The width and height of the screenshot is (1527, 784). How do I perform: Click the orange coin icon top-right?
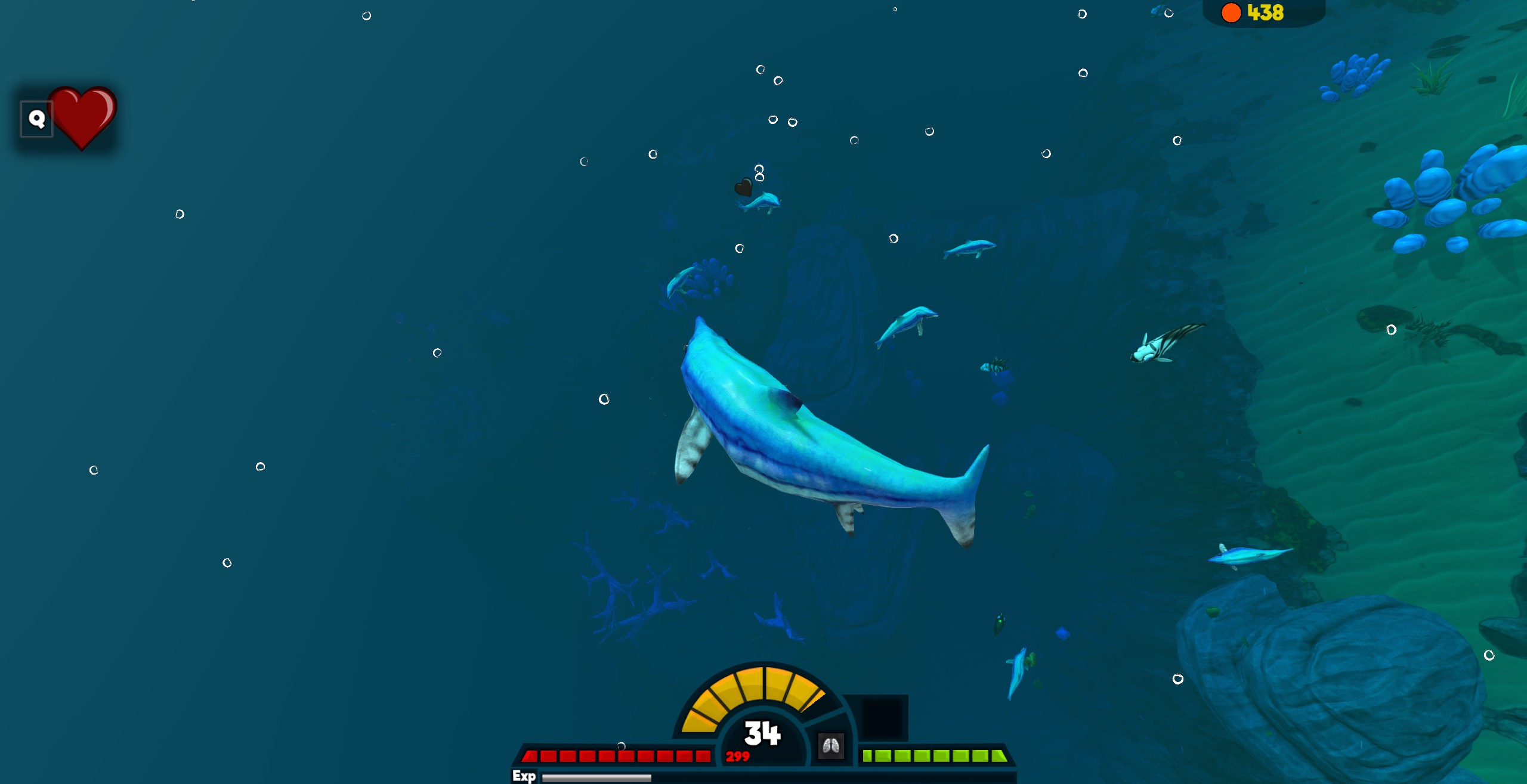tap(1231, 12)
